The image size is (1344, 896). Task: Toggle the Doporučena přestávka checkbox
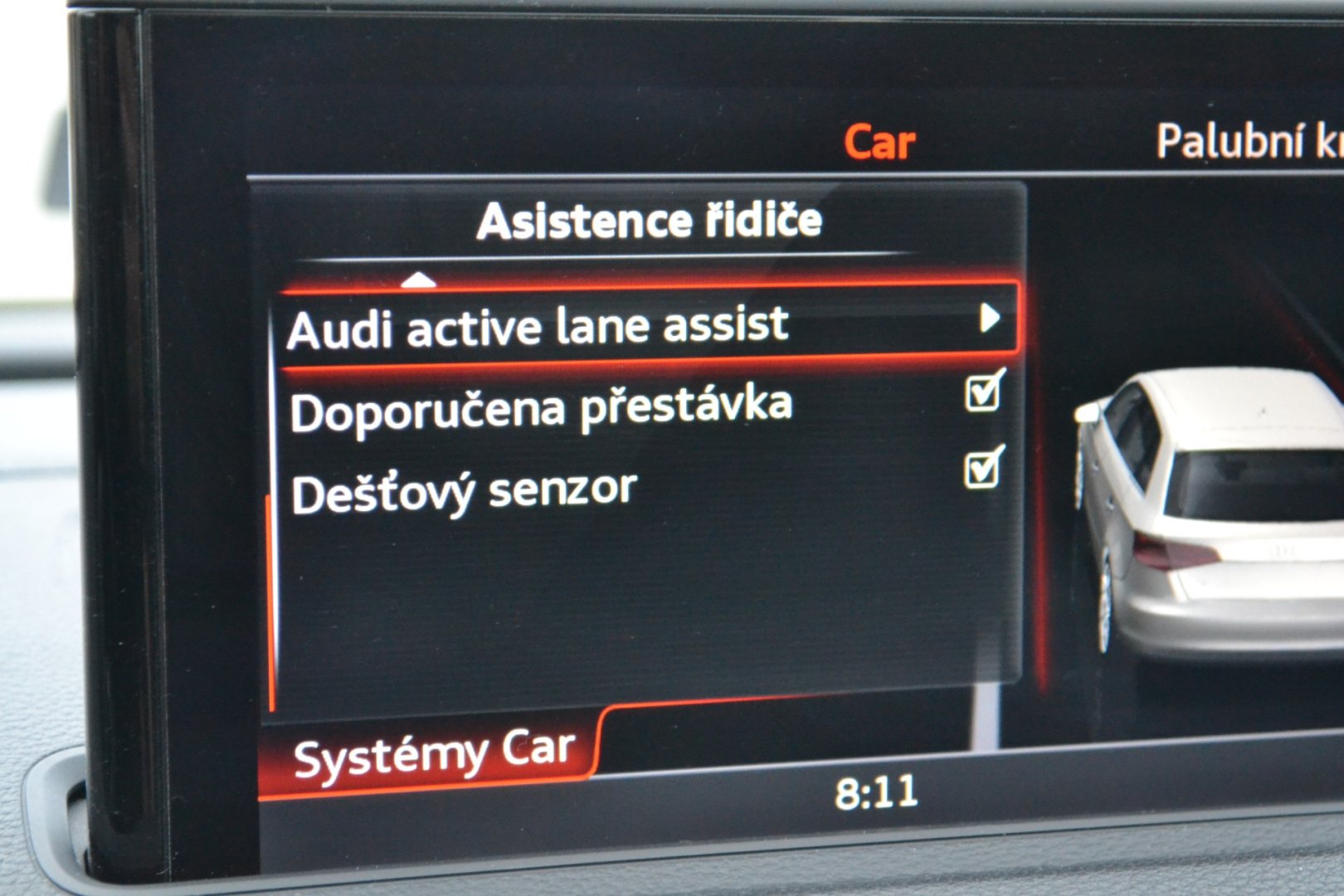[984, 392]
